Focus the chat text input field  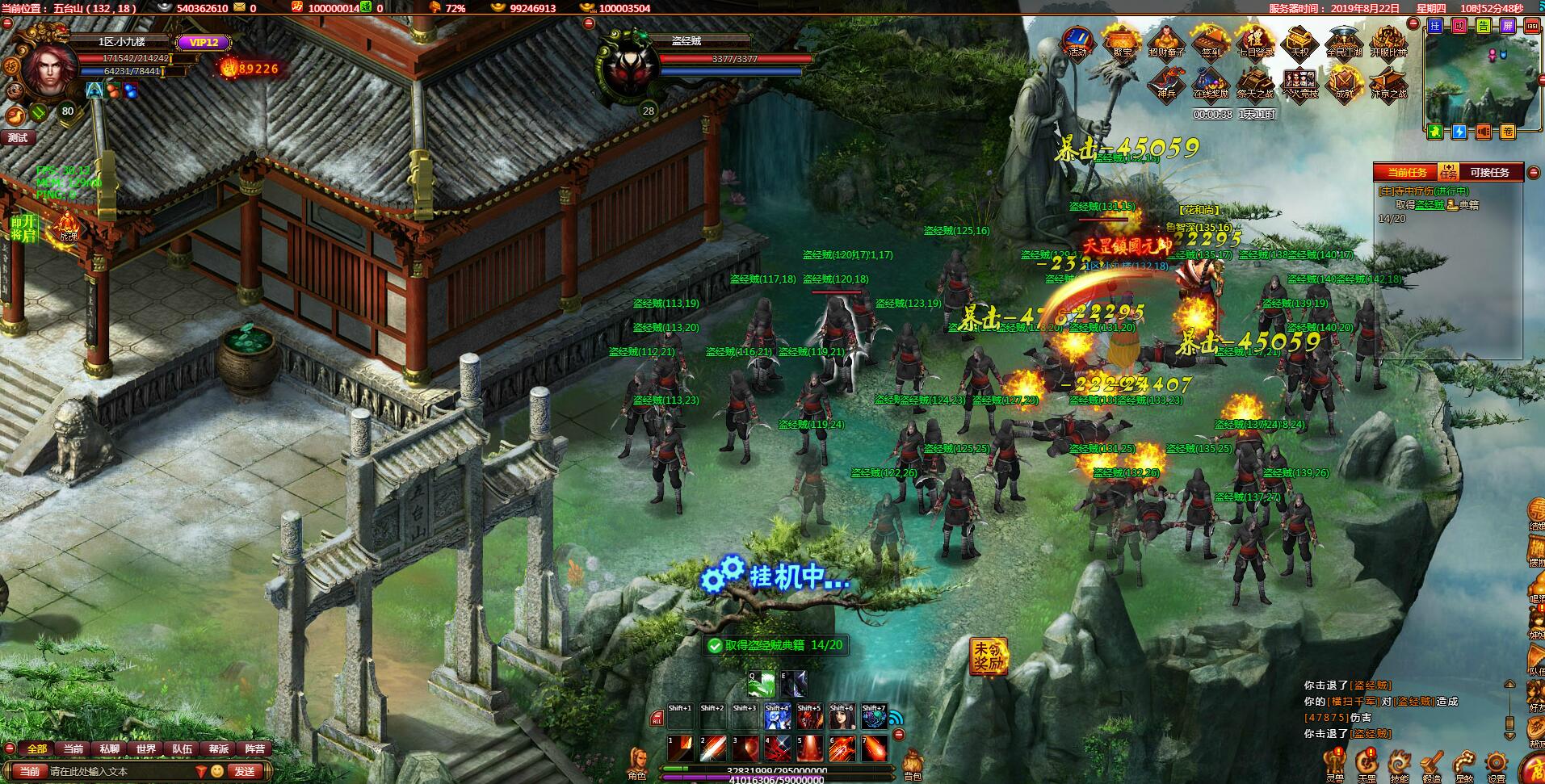121,771
